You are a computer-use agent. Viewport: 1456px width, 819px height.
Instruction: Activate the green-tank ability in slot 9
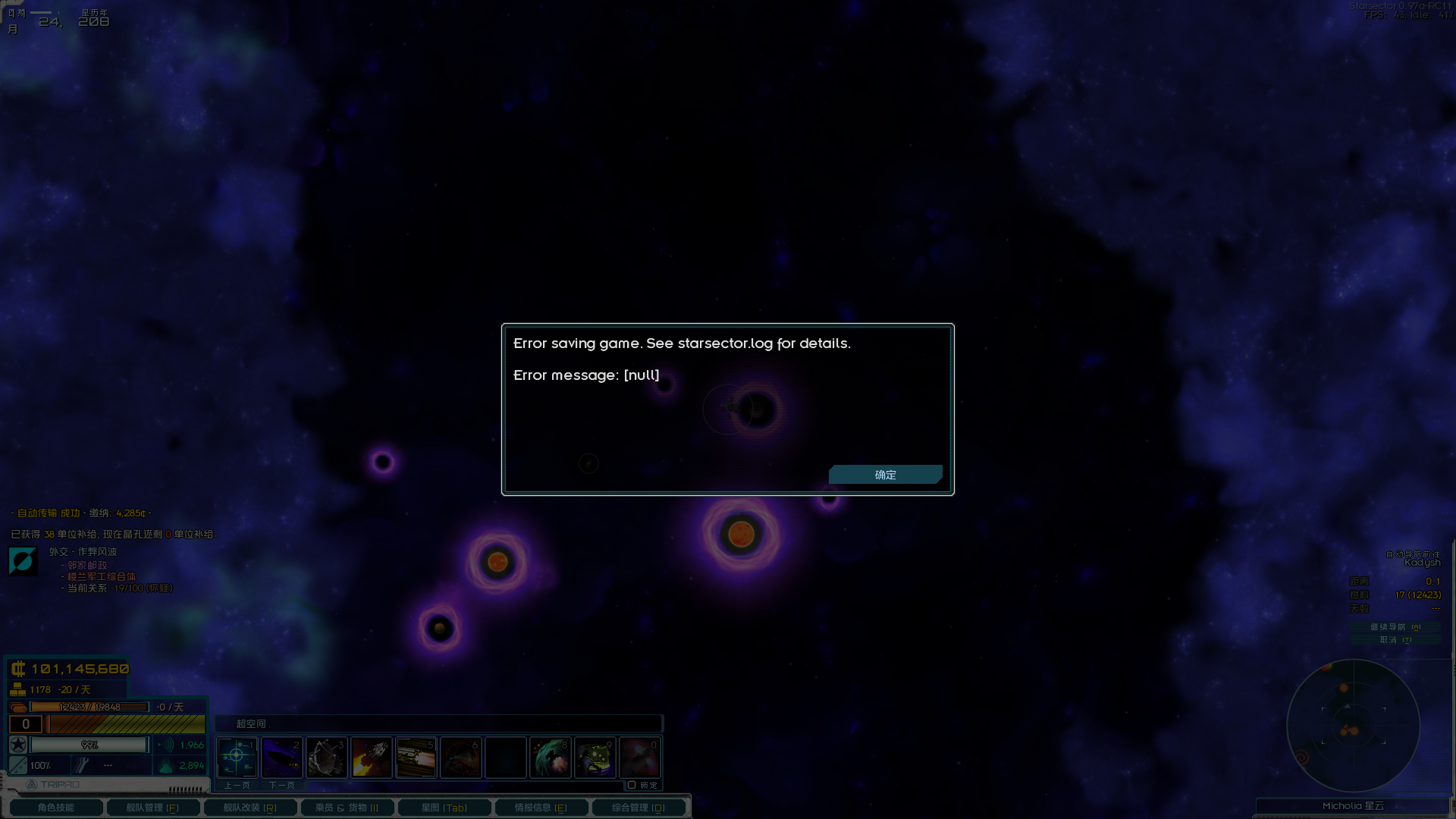point(595,757)
